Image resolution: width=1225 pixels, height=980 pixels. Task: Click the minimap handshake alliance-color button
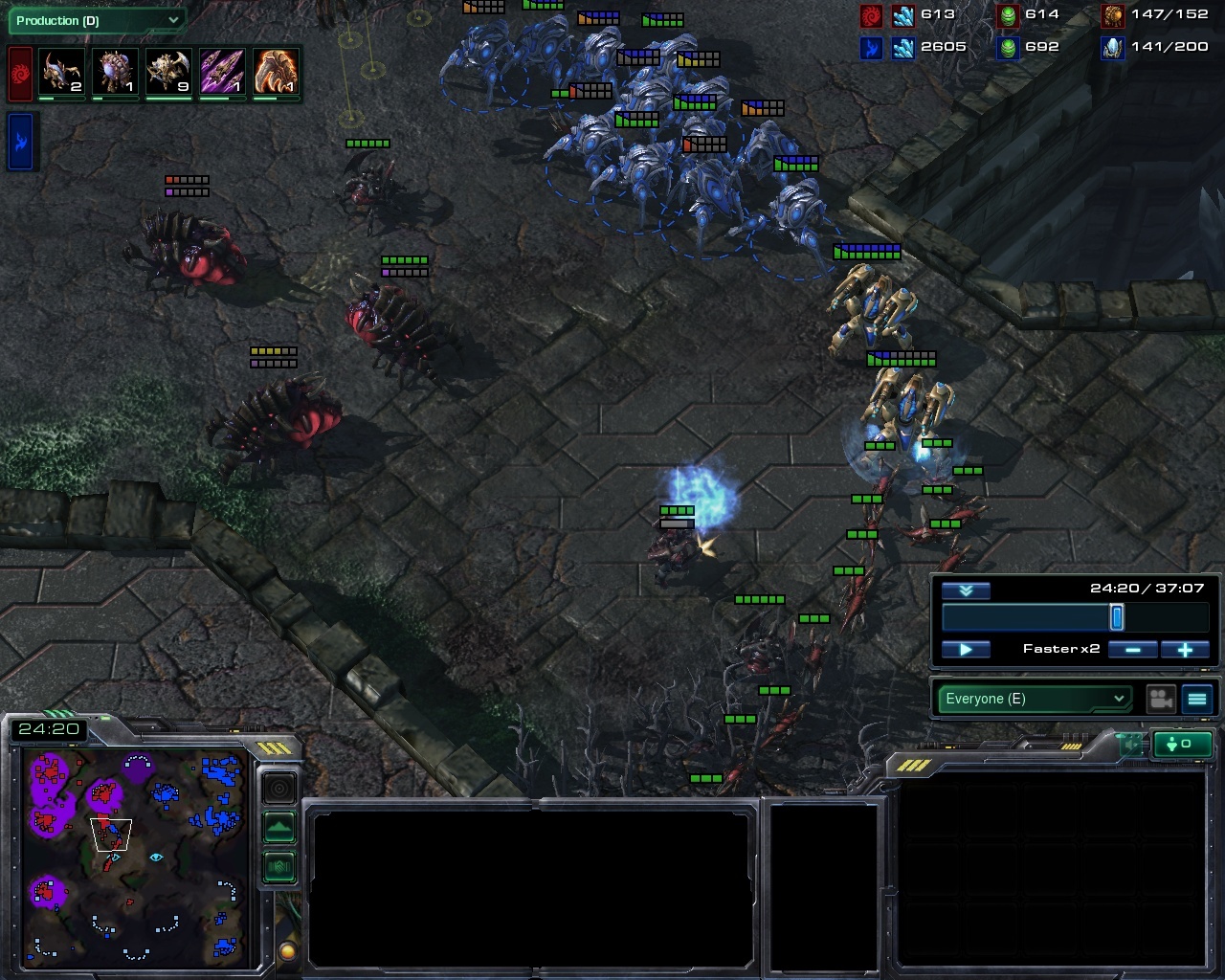pyautogui.click(x=278, y=867)
